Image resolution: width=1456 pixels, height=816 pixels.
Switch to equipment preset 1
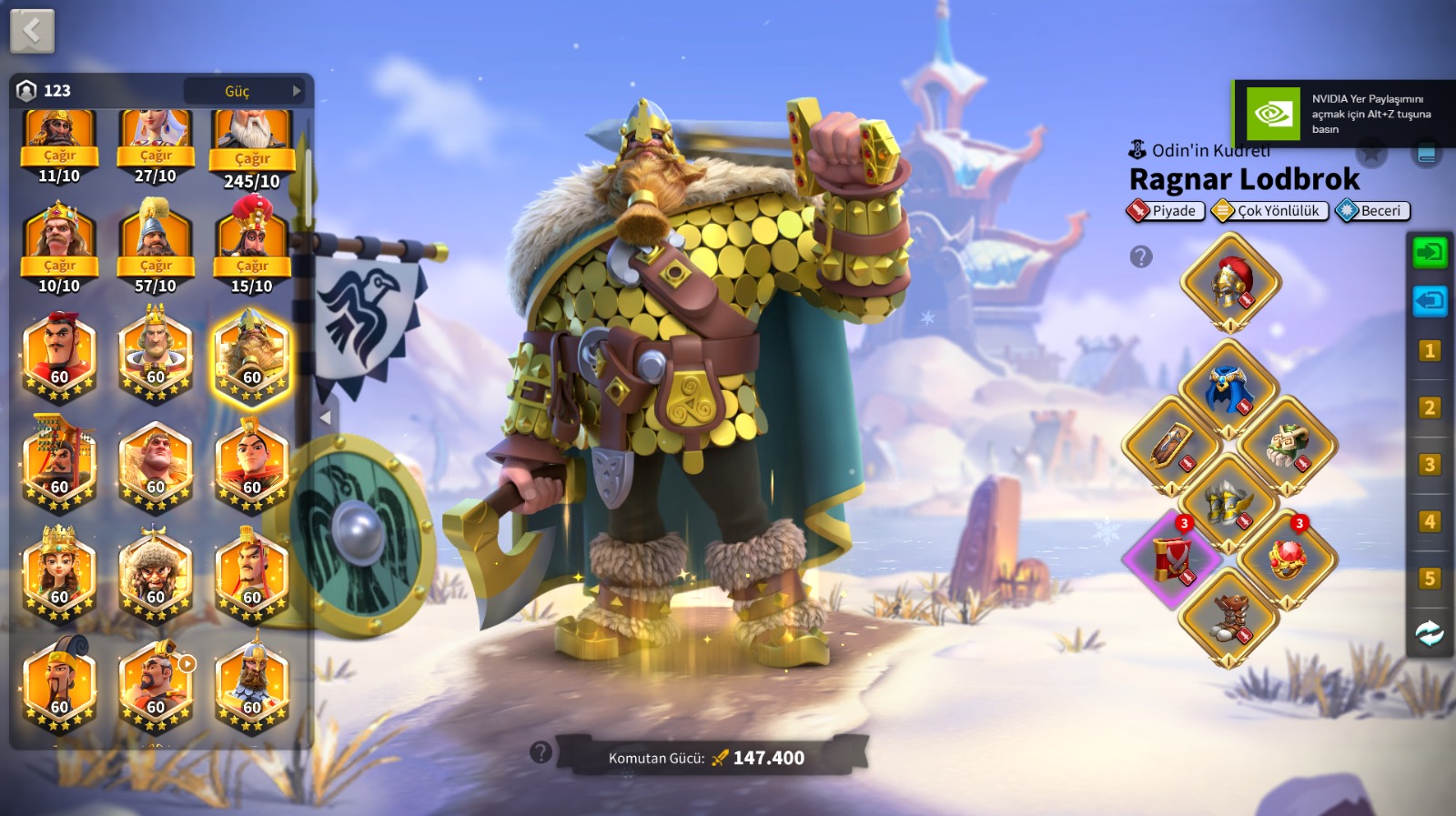(1429, 350)
